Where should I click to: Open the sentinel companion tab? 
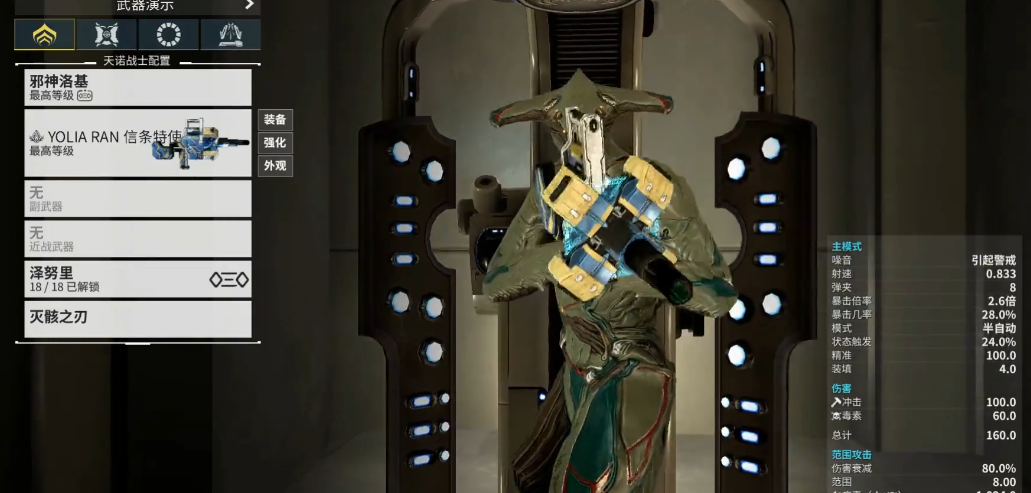click(x=106, y=35)
